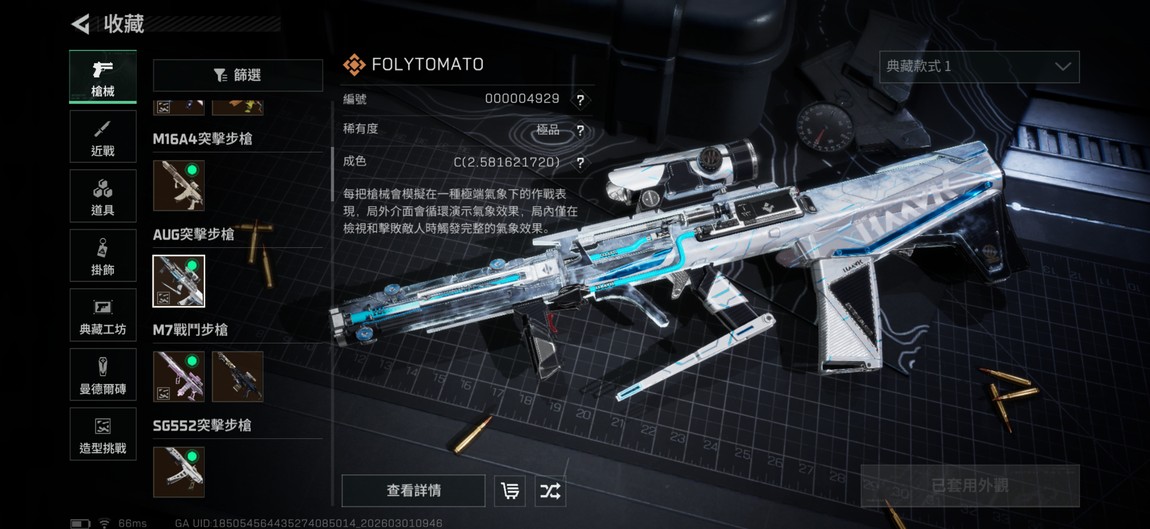Viewport: 1150px width, 529px height.
Task: Choose the selected AUG rifle skin thumbnail
Action: pyautogui.click(x=179, y=281)
